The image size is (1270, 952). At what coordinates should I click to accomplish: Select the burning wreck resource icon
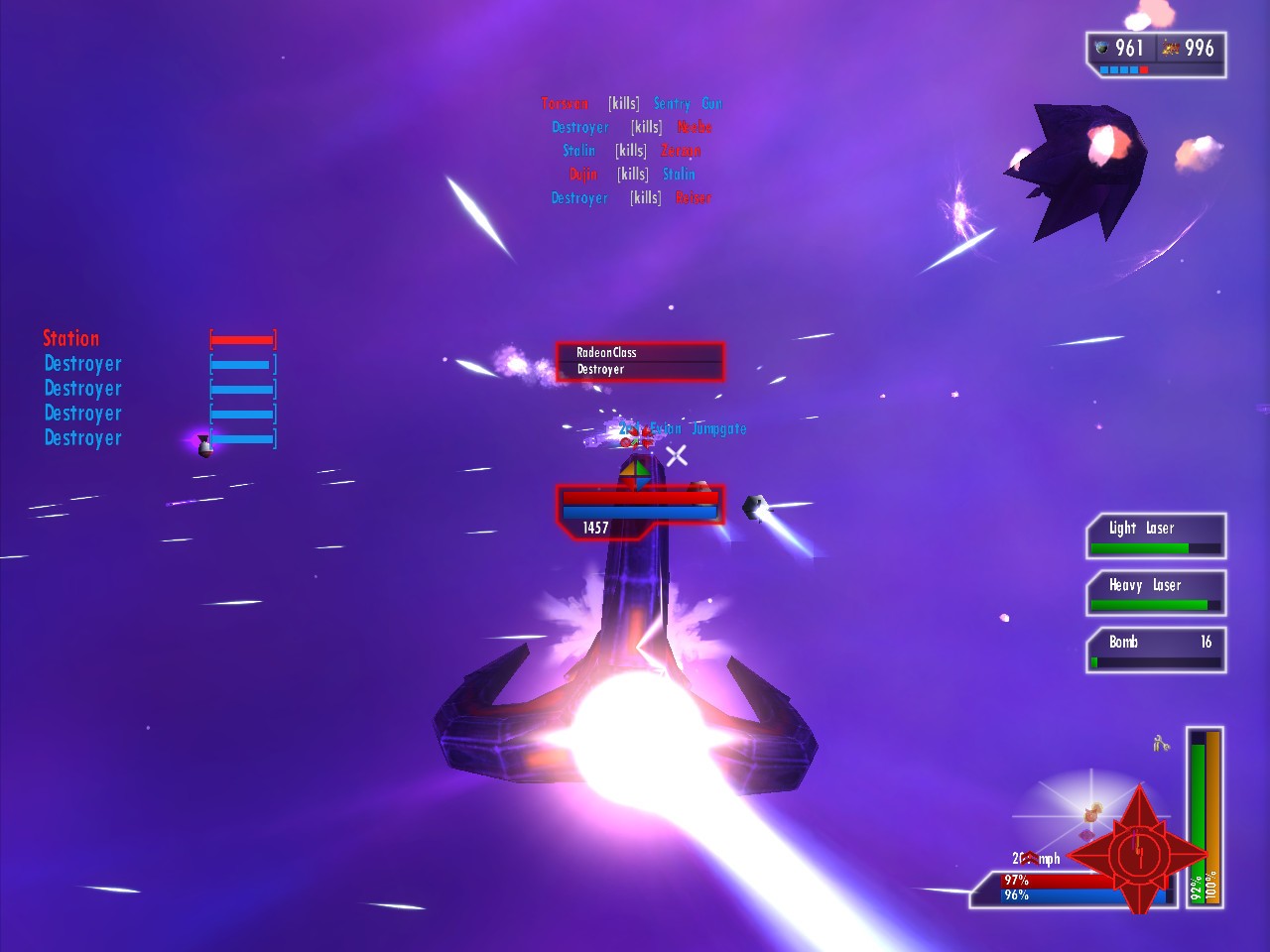point(1171,48)
